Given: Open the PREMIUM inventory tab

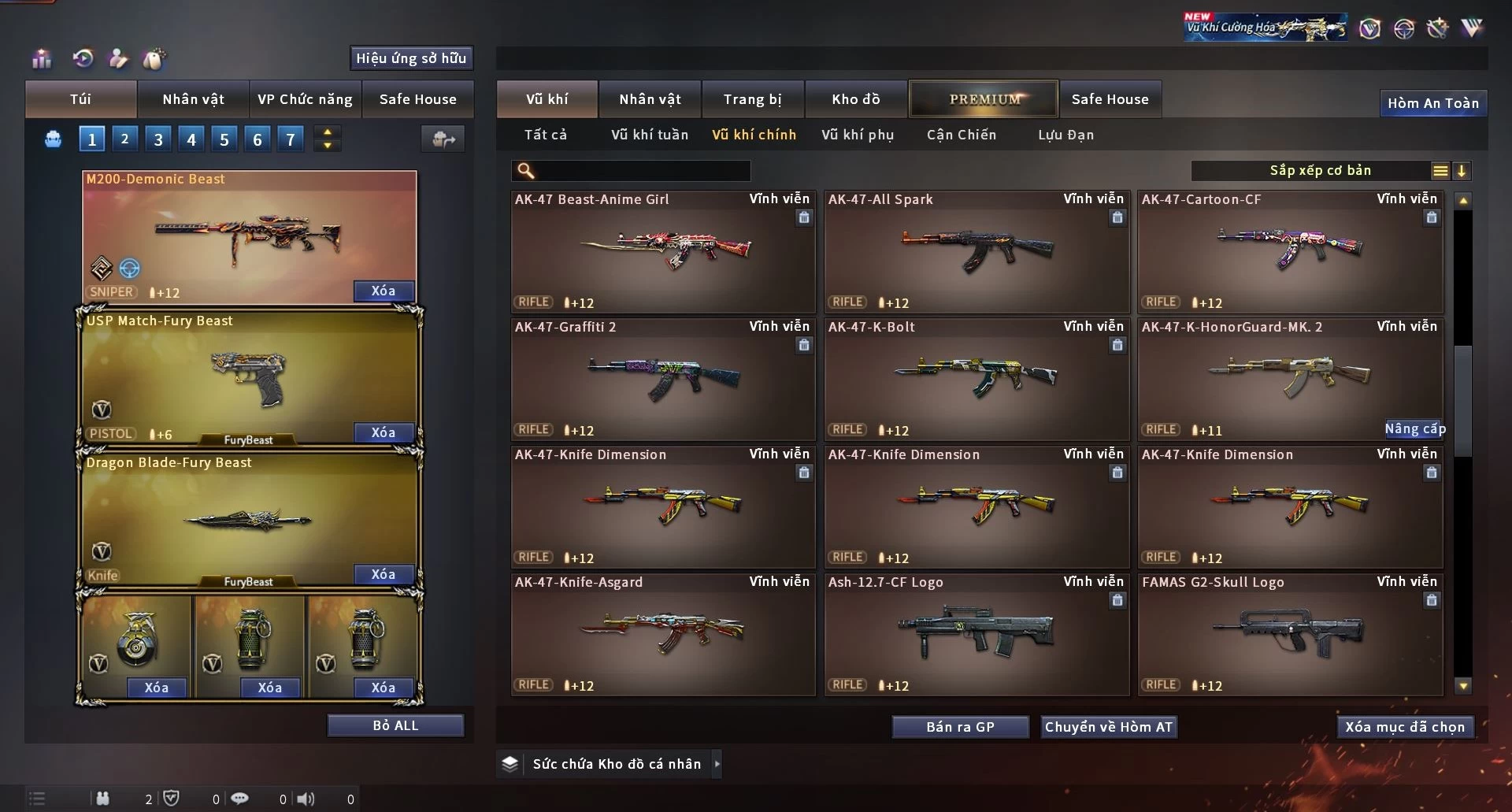Looking at the screenshot, I should (x=984, y=99).
